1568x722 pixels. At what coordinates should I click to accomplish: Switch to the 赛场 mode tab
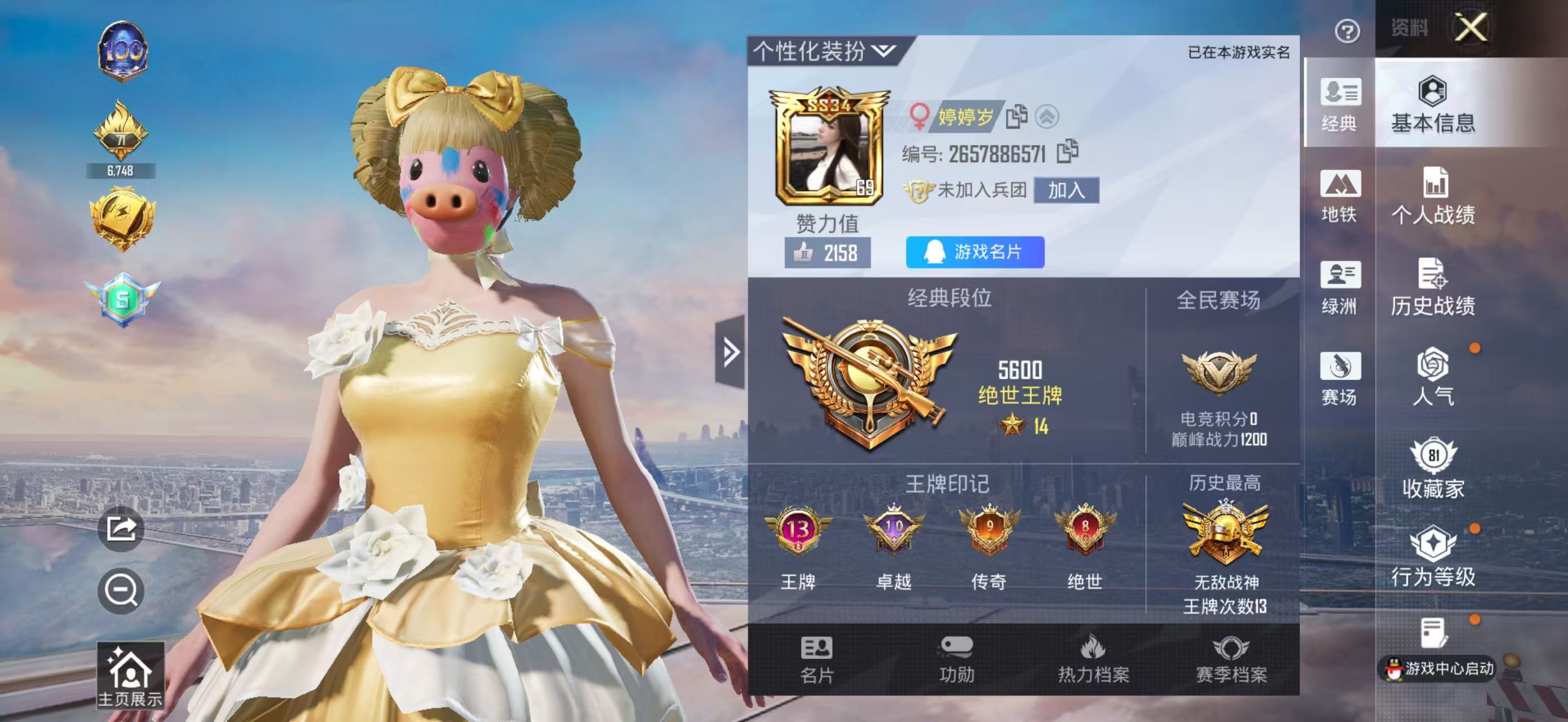pos(1339,378)
